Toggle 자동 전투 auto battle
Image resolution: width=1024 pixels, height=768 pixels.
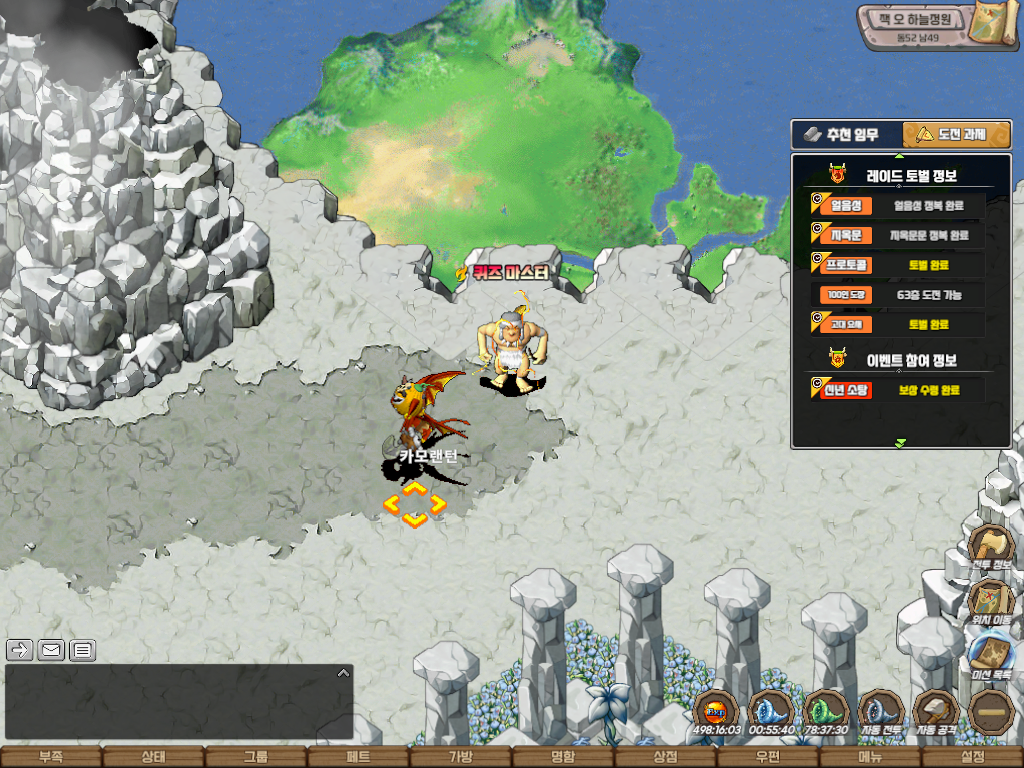tap(882, 712)
